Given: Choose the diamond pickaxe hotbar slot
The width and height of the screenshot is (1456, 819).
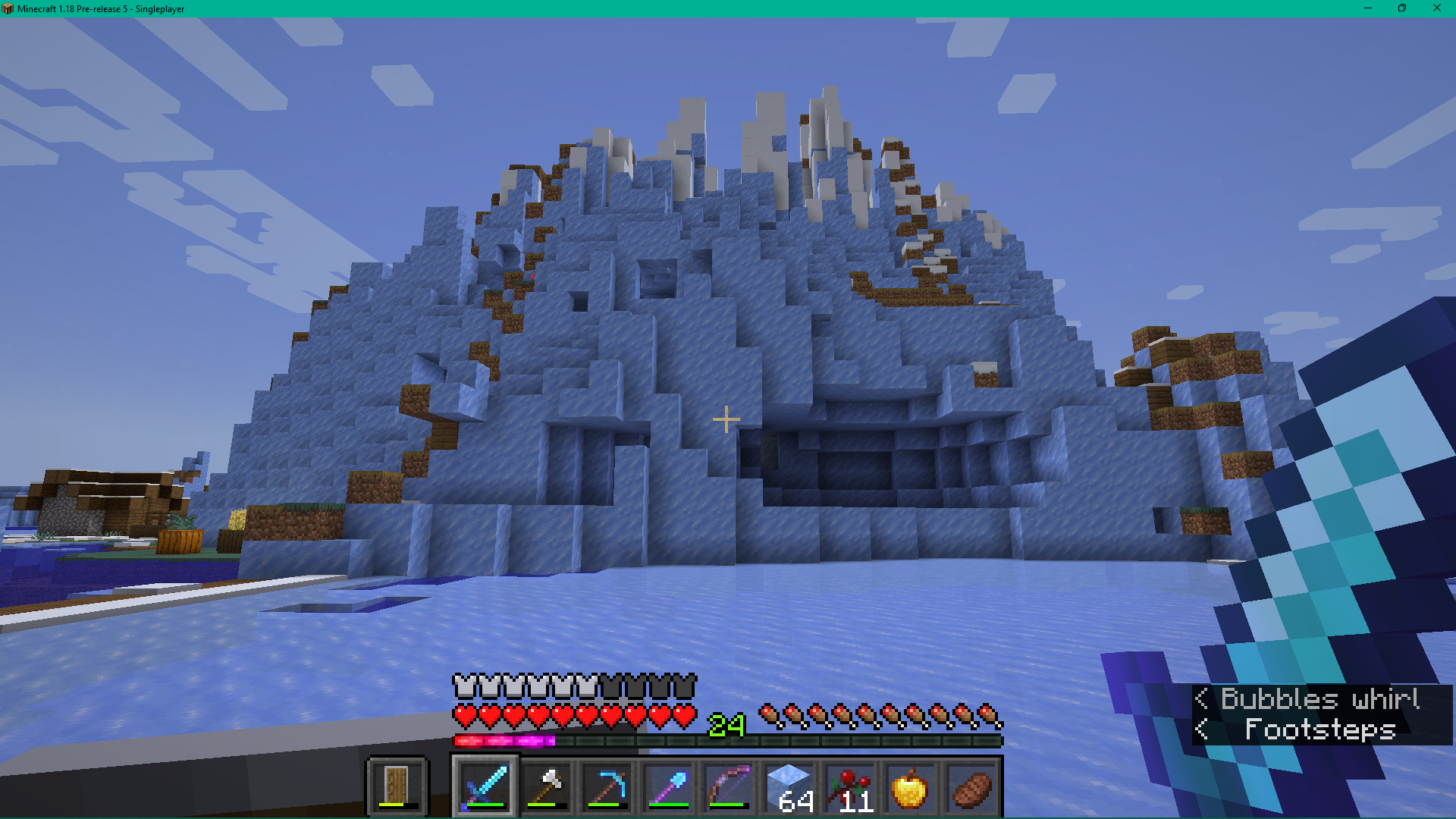Looking at the screenshot, I should (607, 787).
